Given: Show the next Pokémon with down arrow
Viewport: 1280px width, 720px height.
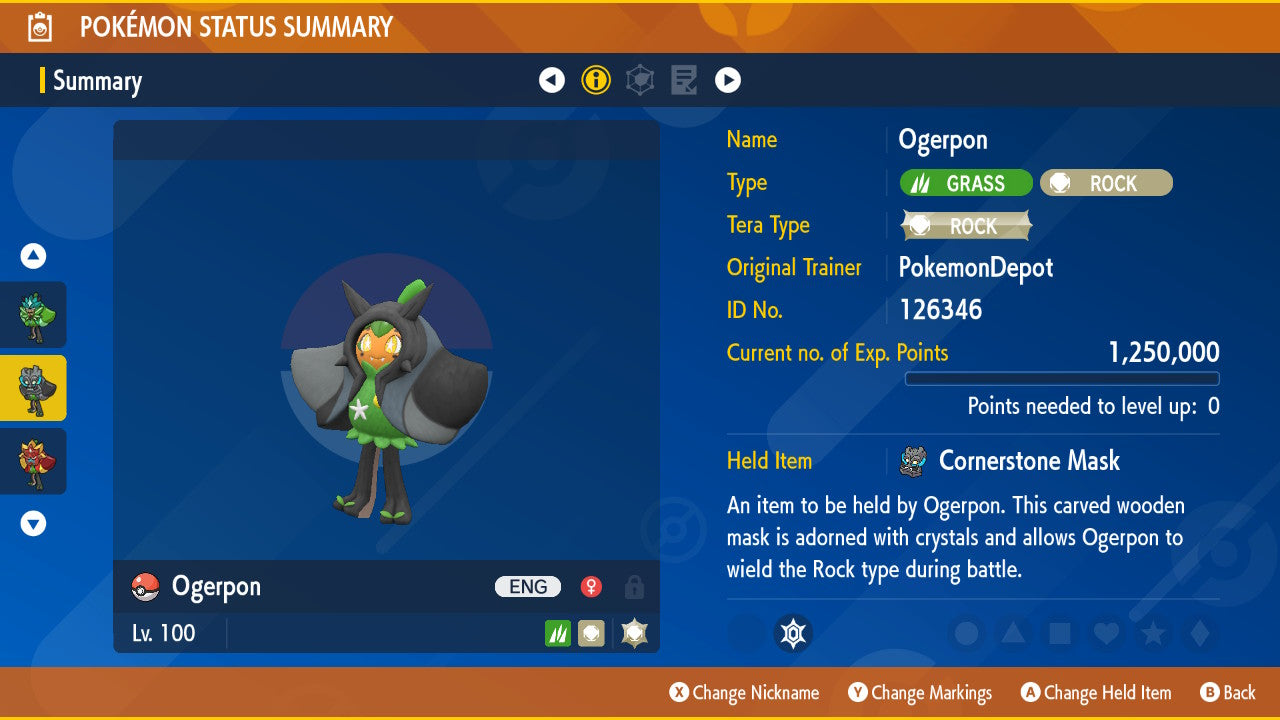Looking at the screenshot, I should point(33,523).
